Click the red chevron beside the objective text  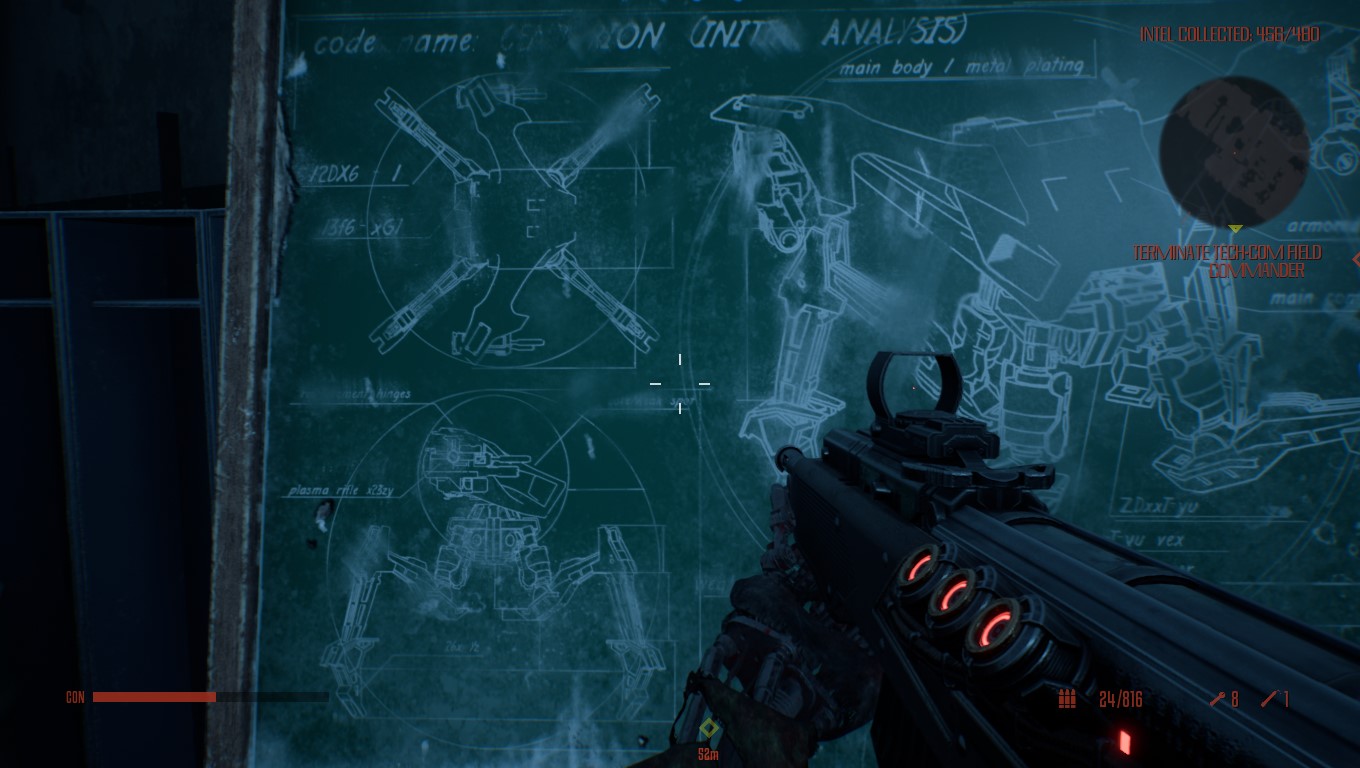coord(1355,260)
